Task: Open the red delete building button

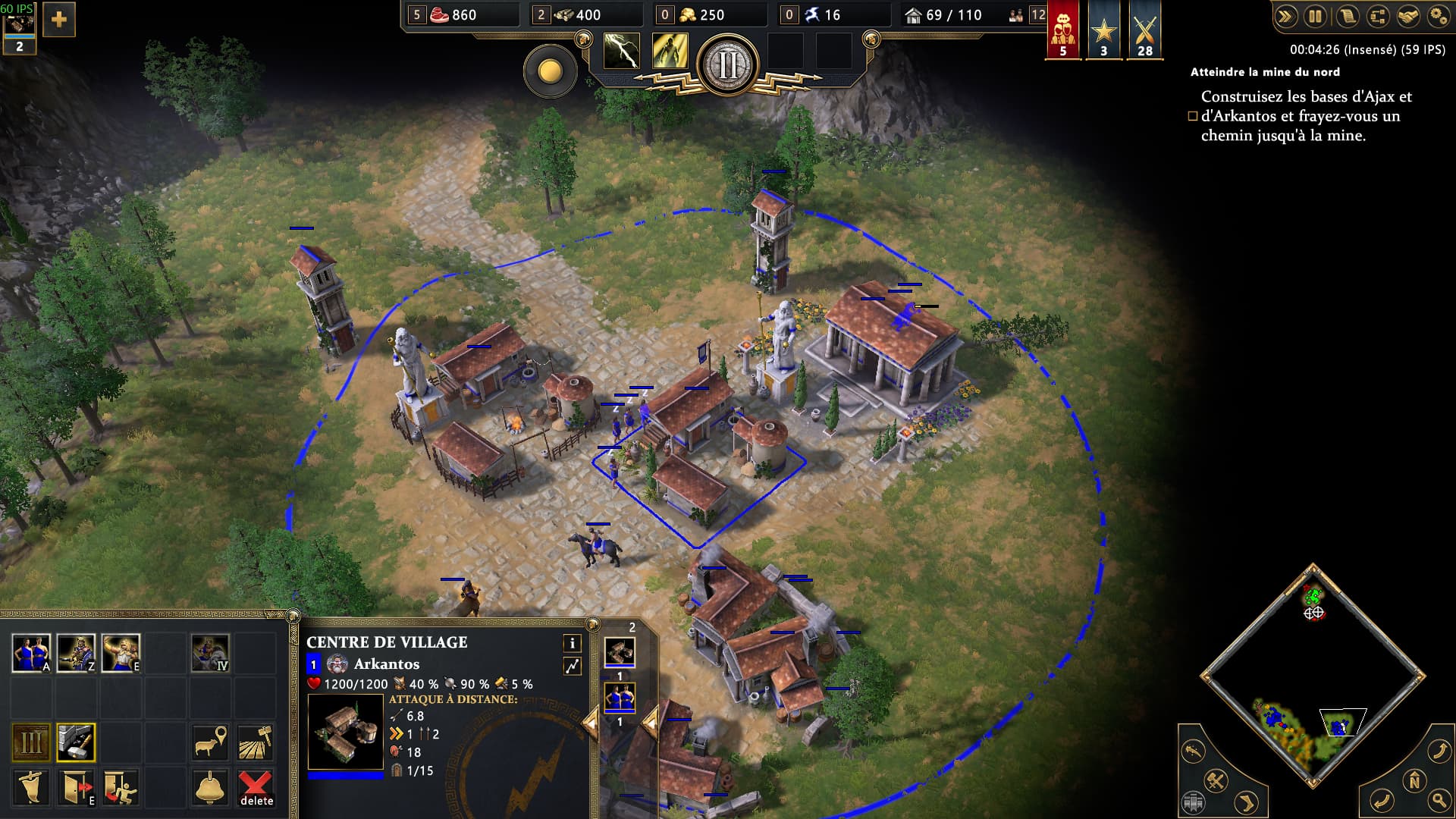Action: (x=256, y=788)
